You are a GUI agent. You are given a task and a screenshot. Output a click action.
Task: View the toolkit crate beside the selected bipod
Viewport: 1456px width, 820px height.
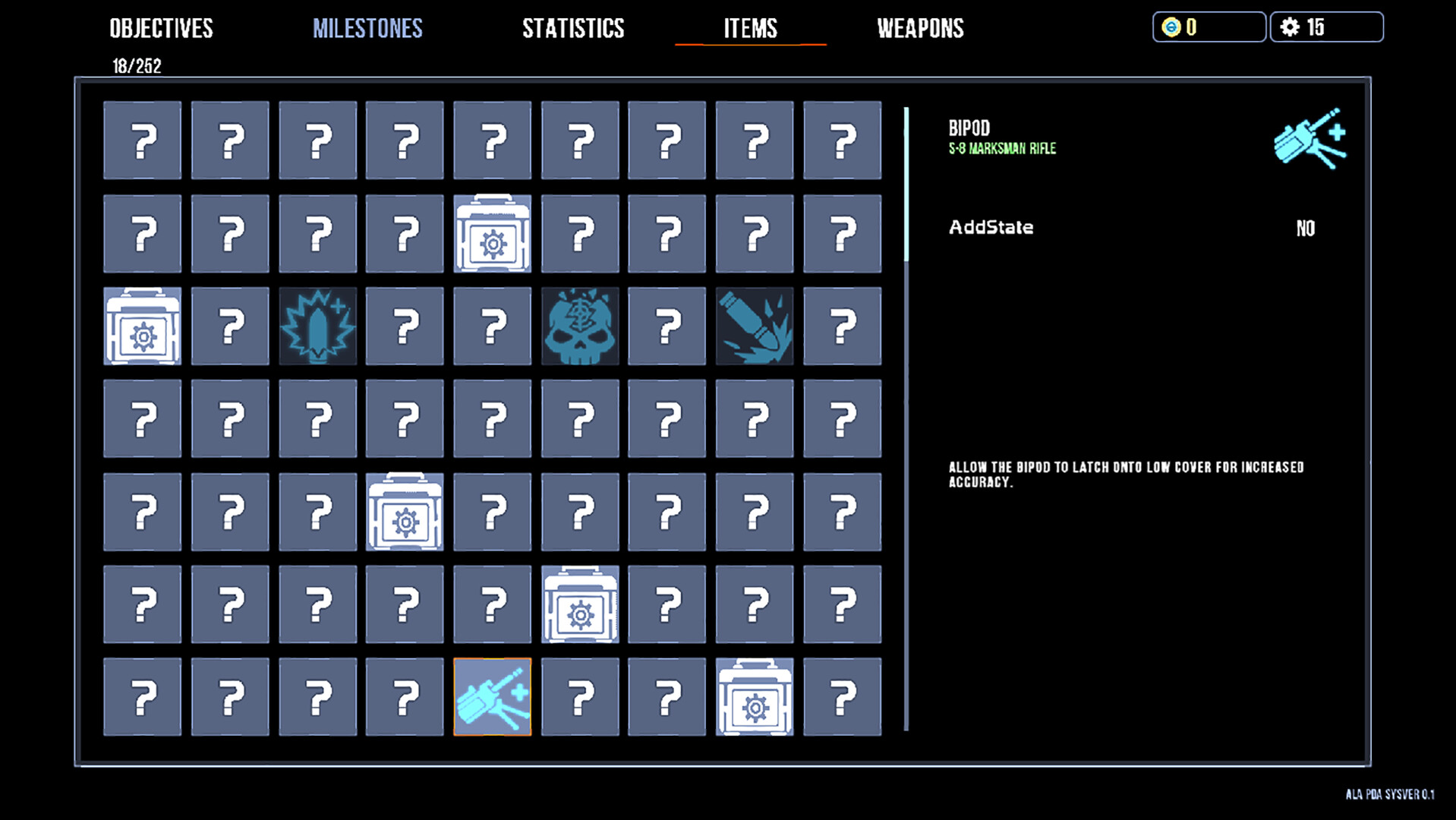[x=755, y=696]
